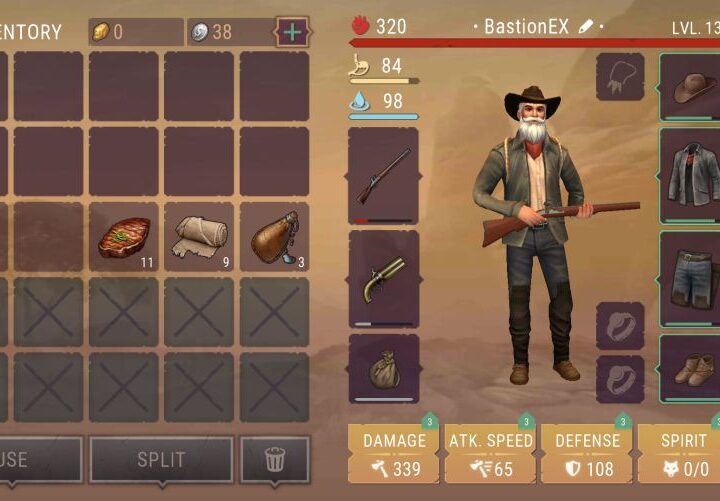Viewport: 720px width, 501px height.
Task: Add currency with the plus button
Action: click(292, 32)
